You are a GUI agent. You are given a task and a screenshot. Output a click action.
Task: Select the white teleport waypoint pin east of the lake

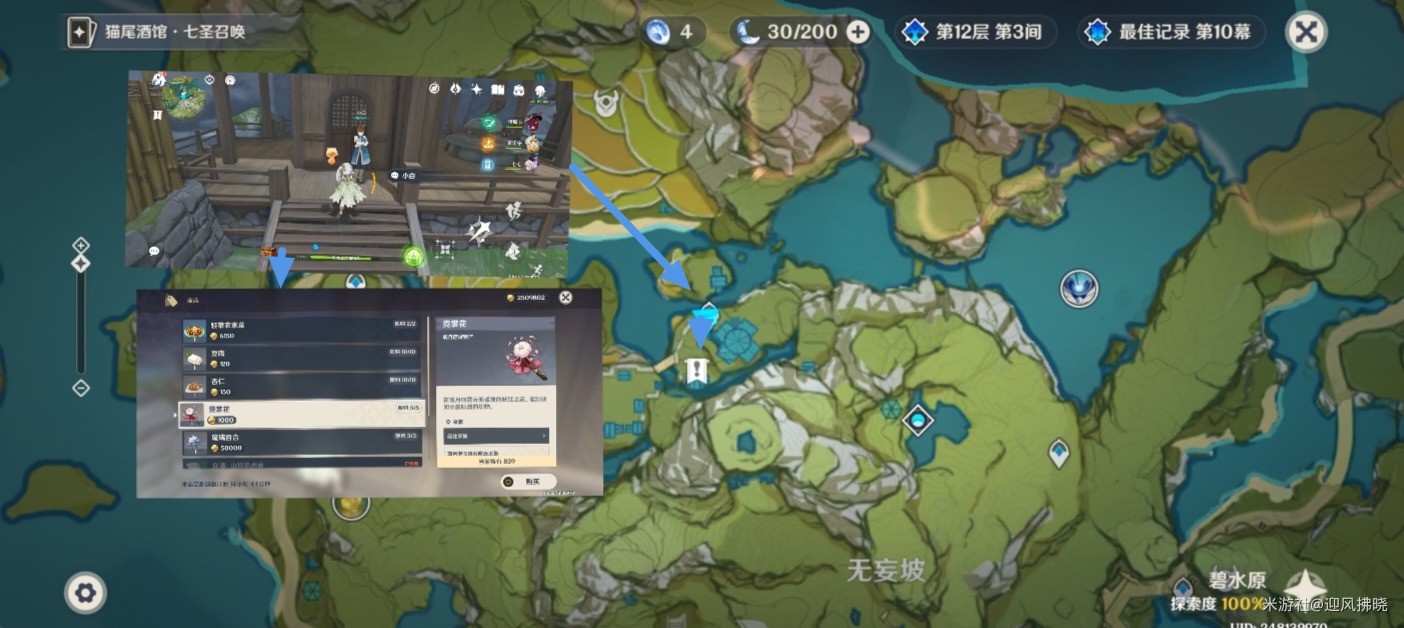(x=1059, y=453)
